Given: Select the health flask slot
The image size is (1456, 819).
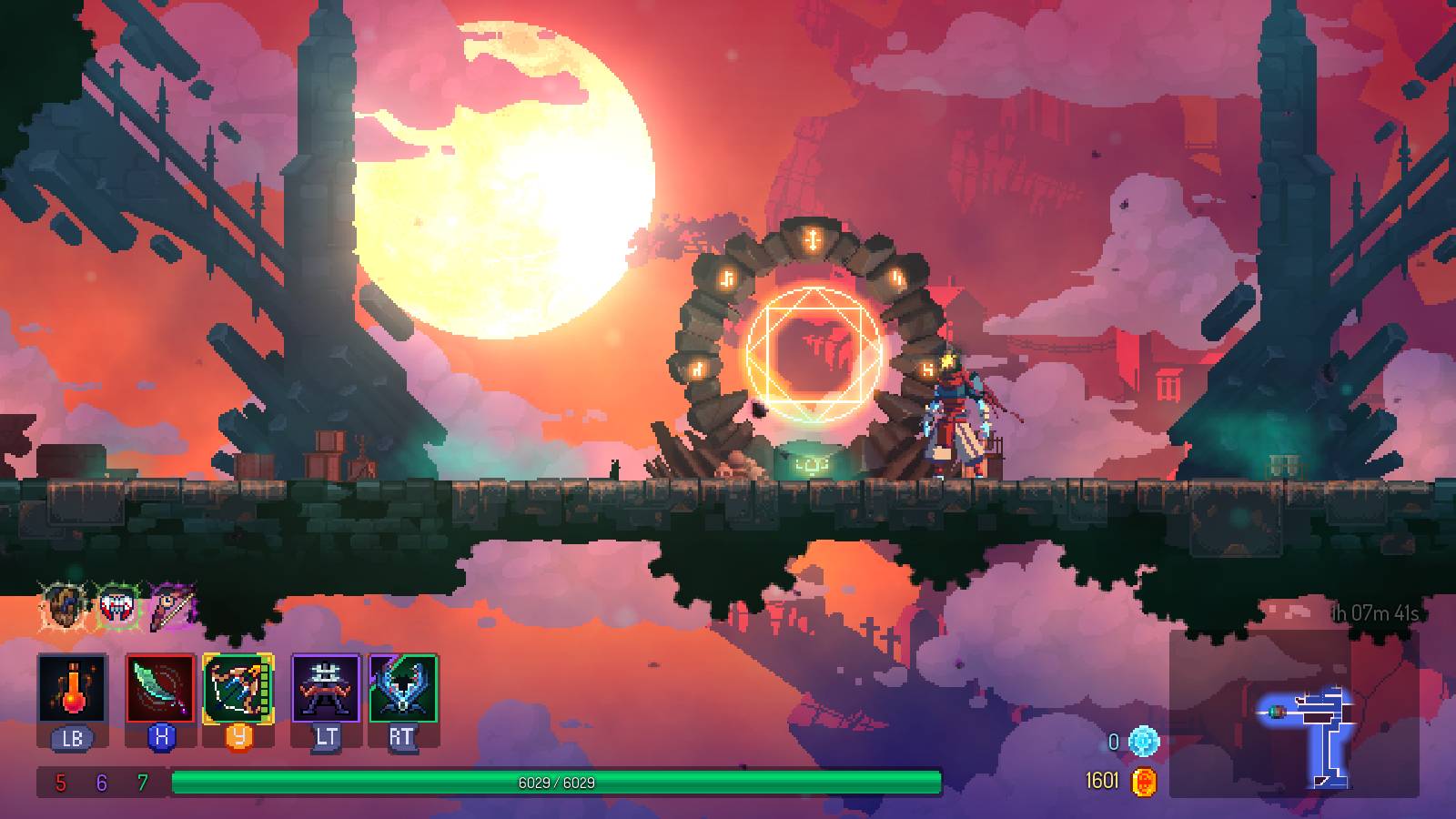Looking at the screenshot, I should 72,689.
